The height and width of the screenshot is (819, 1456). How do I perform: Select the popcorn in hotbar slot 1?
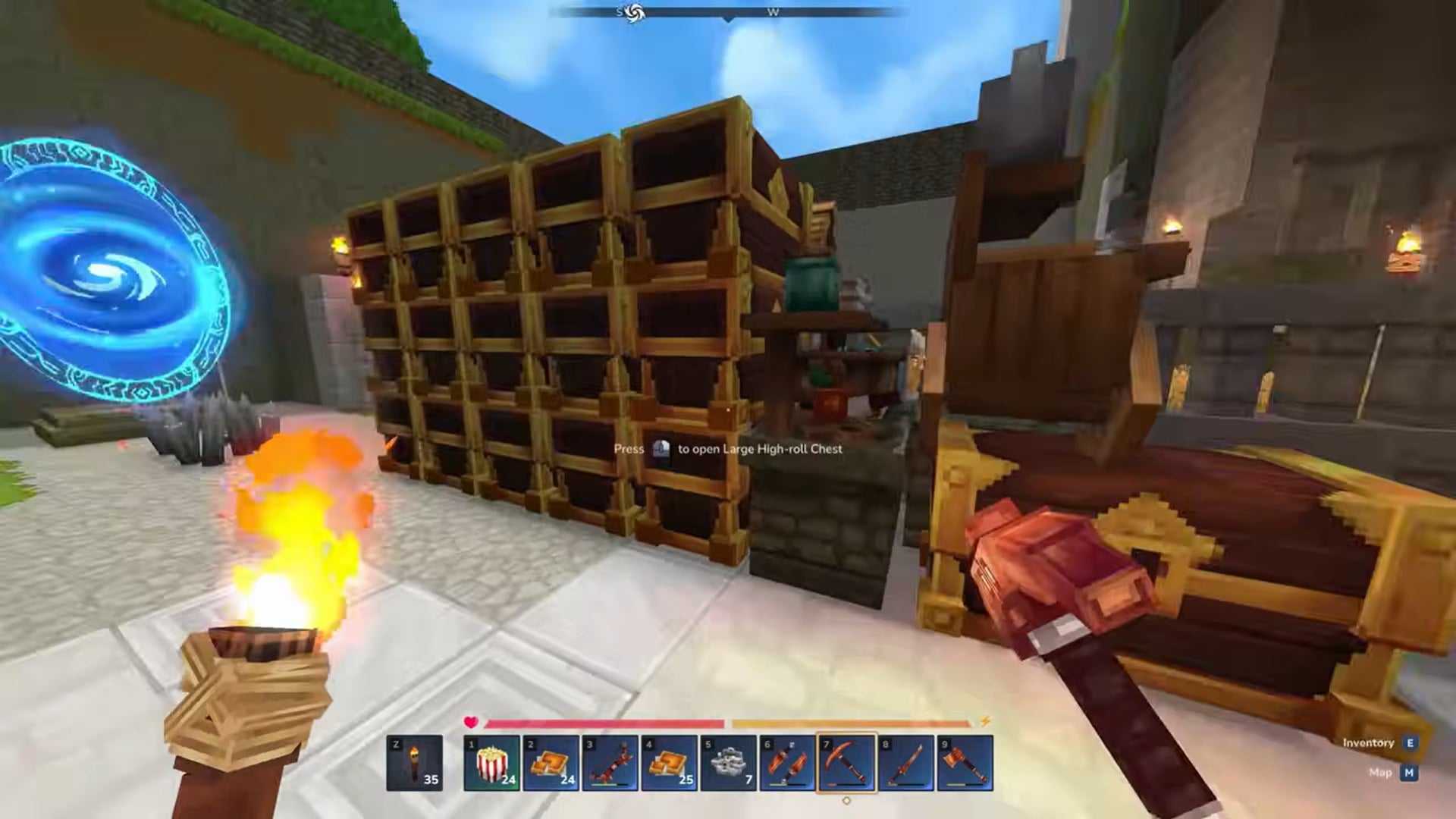[491, 762]
